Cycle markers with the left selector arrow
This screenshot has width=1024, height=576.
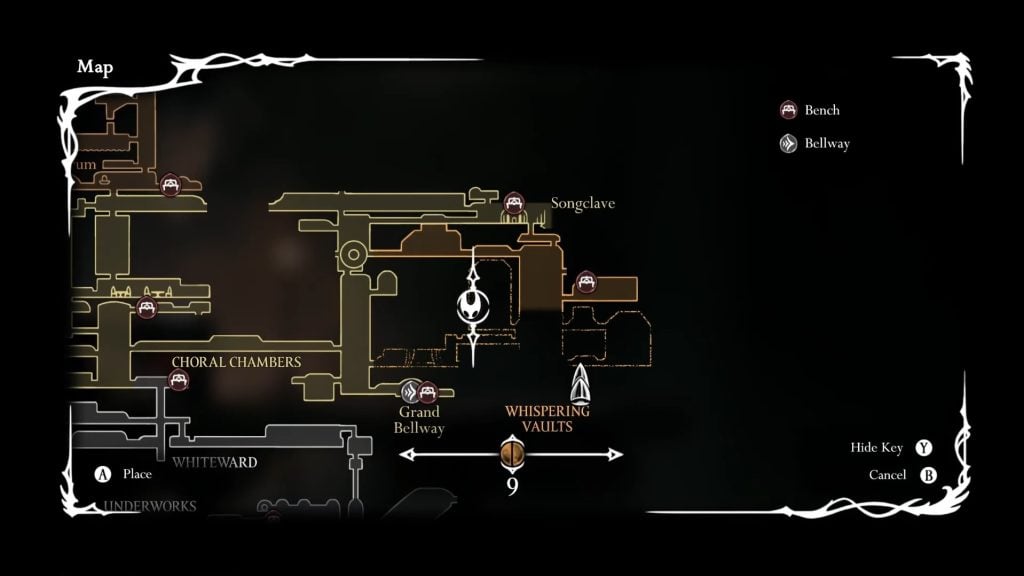[408, 455]
